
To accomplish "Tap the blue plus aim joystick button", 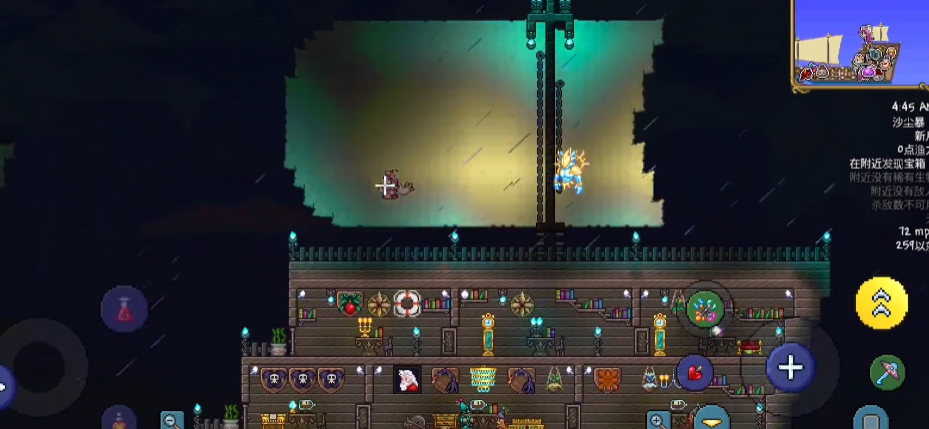I will [x=790, y=367].
